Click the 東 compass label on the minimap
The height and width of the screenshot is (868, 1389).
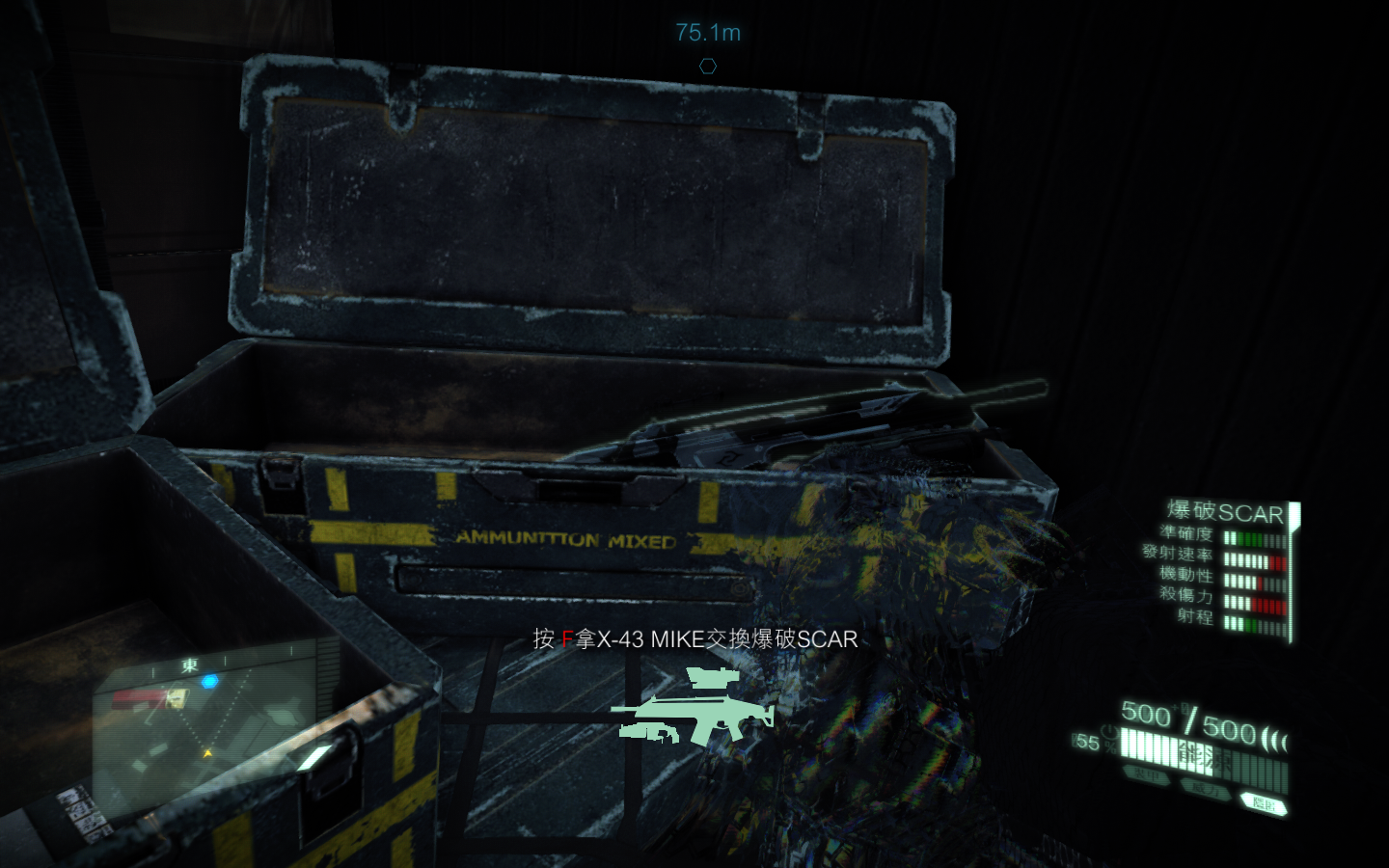point(191,665)
